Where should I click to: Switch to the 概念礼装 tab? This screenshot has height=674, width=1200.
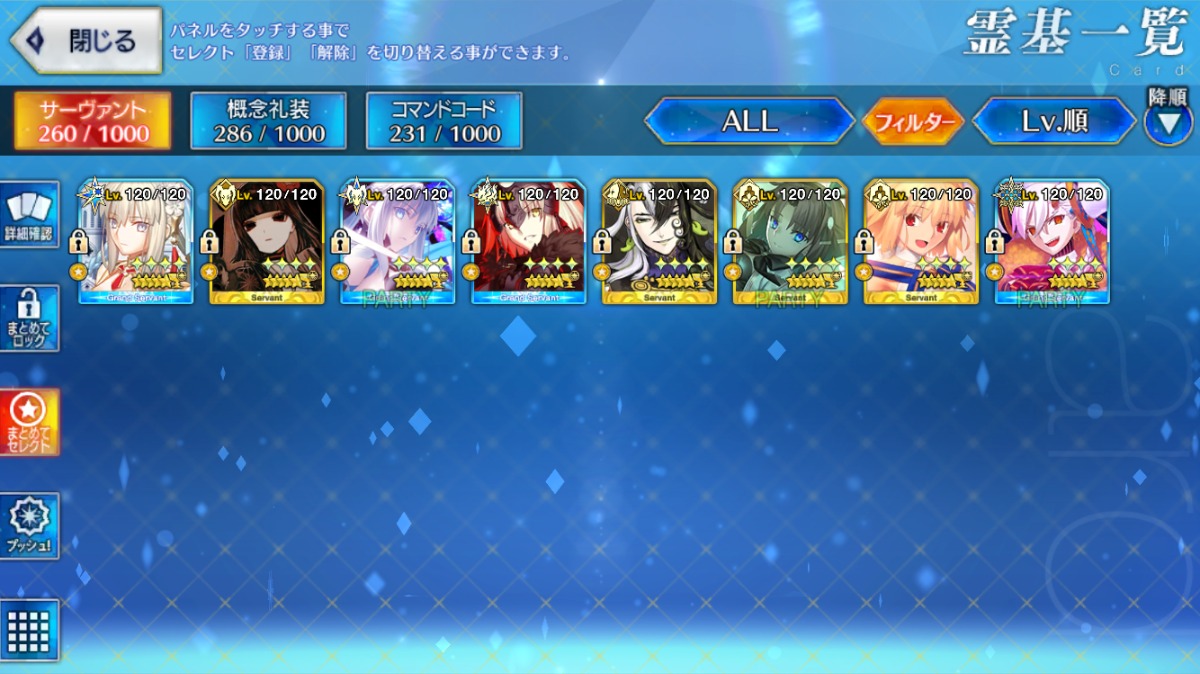coord(268,121)
